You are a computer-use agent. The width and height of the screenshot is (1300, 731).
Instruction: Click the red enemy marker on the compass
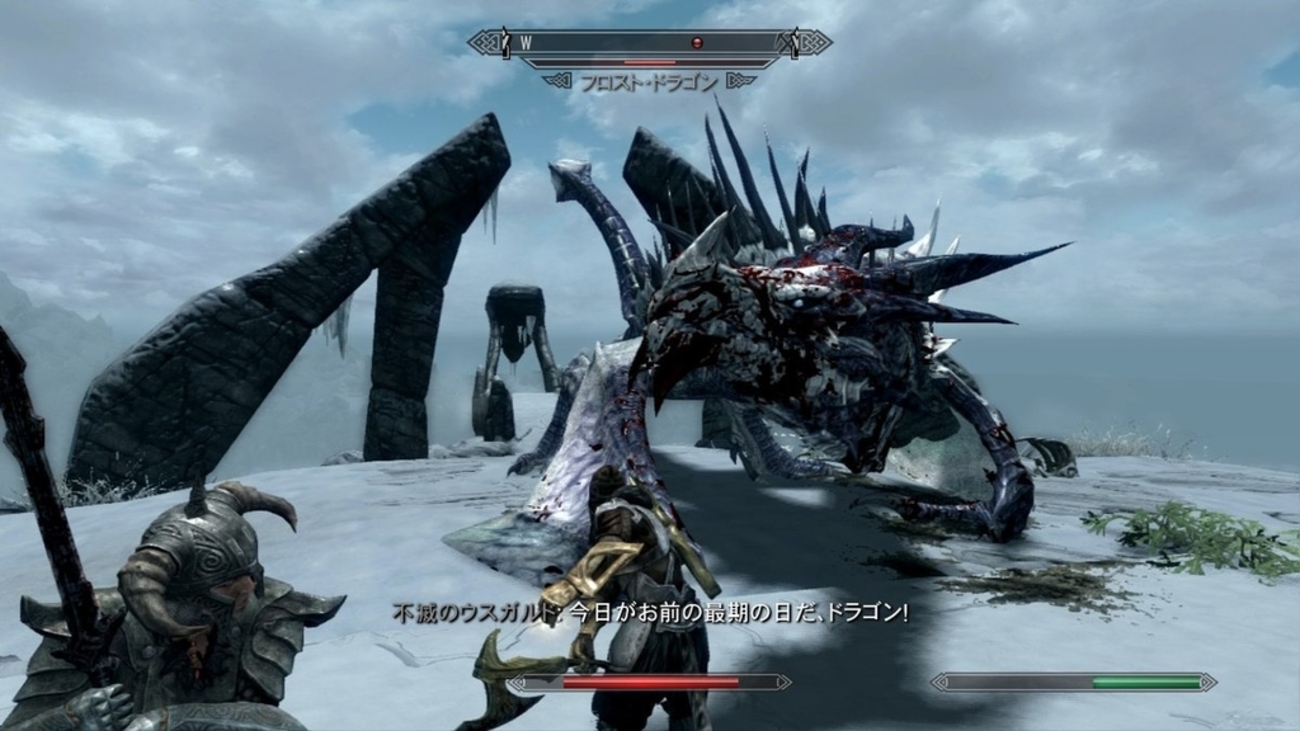click(x=697, y=43)
